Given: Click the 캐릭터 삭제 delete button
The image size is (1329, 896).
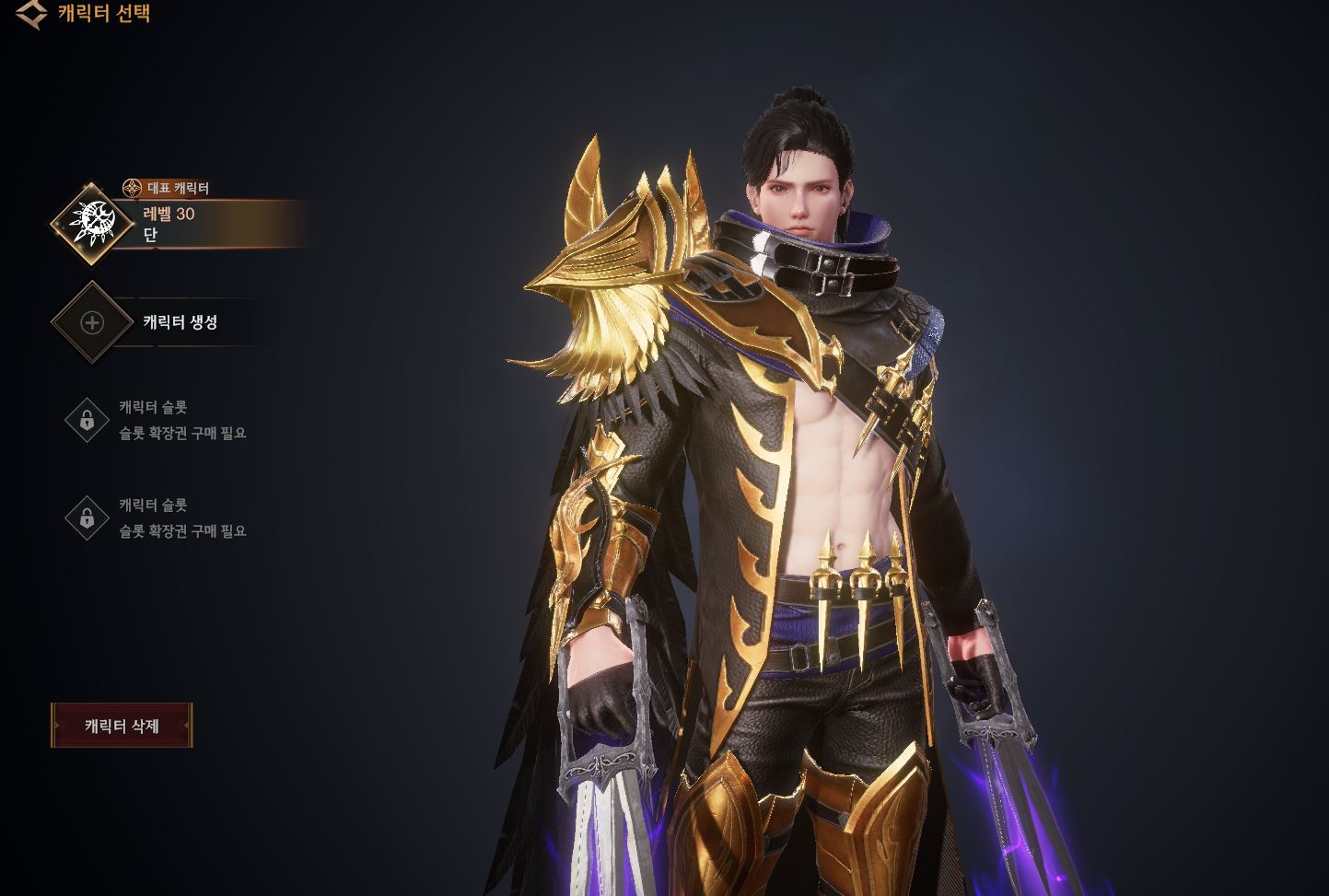Looking at the screenshot, I should (x=122, y=726).
